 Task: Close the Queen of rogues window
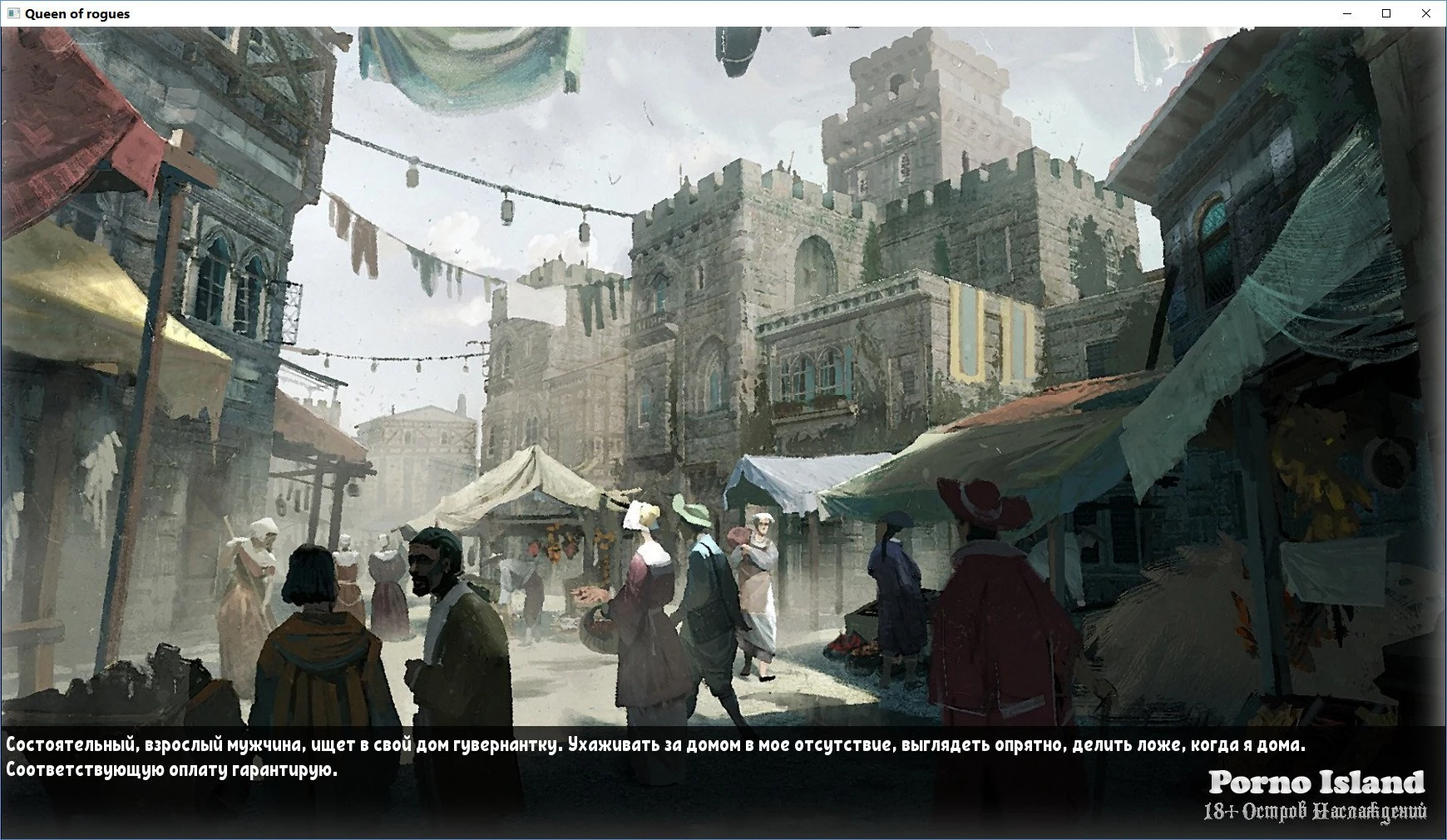click(x=1425, y=13)
